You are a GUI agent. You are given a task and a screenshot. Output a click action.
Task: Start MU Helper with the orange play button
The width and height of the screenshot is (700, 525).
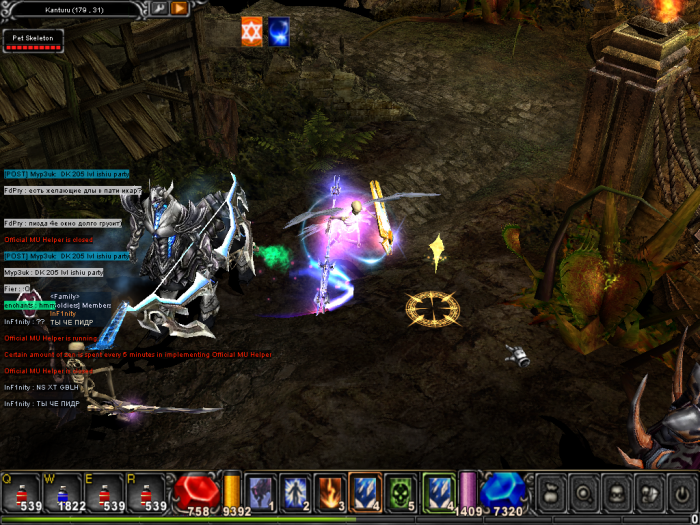coord(179,8)
